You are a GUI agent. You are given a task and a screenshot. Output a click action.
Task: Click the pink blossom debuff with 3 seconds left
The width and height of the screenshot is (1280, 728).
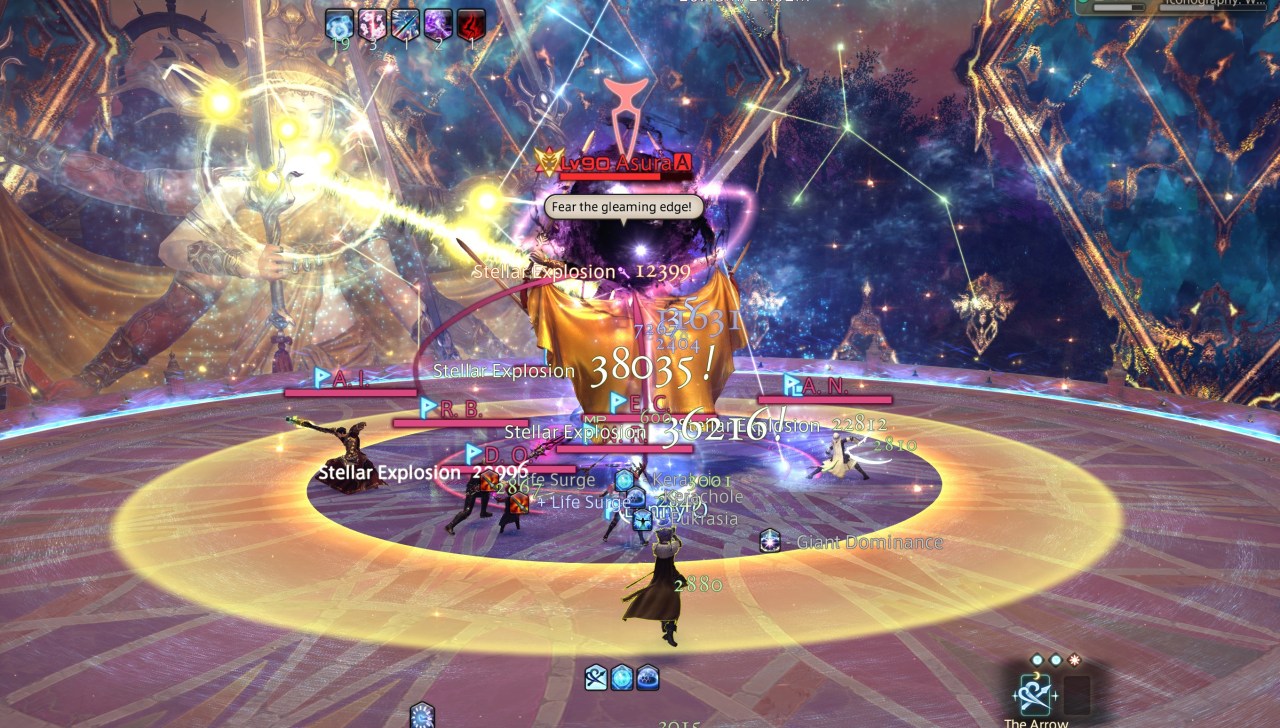(x=372, y=24)
